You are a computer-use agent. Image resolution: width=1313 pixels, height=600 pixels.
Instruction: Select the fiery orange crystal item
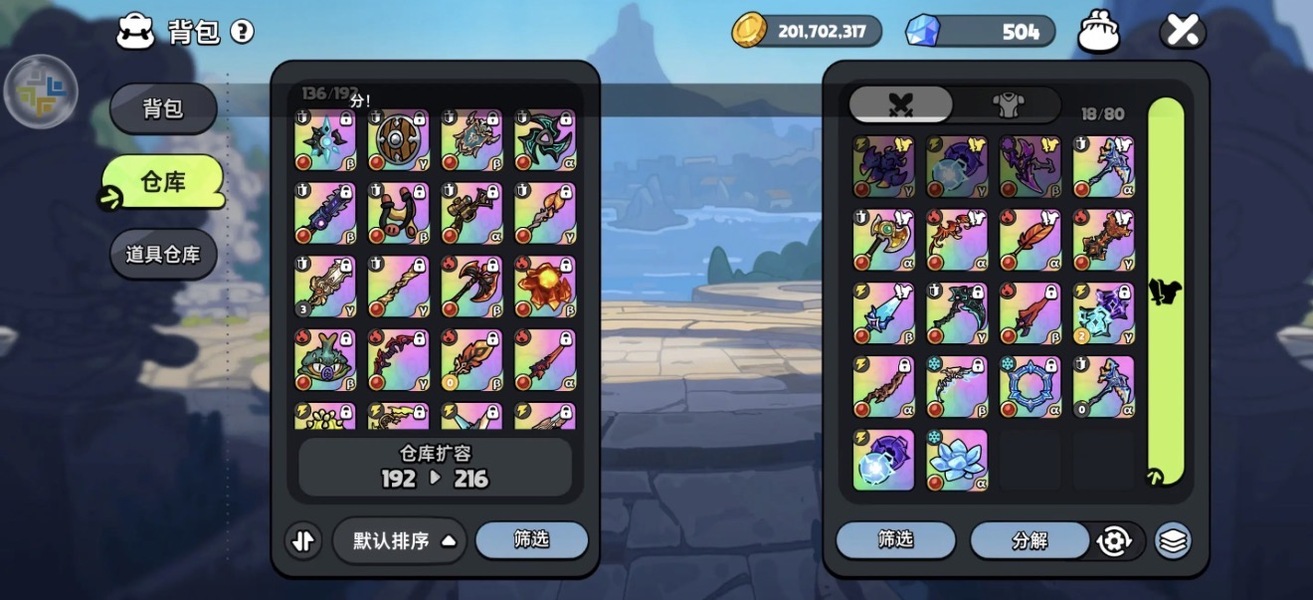[x=545, y=286]
